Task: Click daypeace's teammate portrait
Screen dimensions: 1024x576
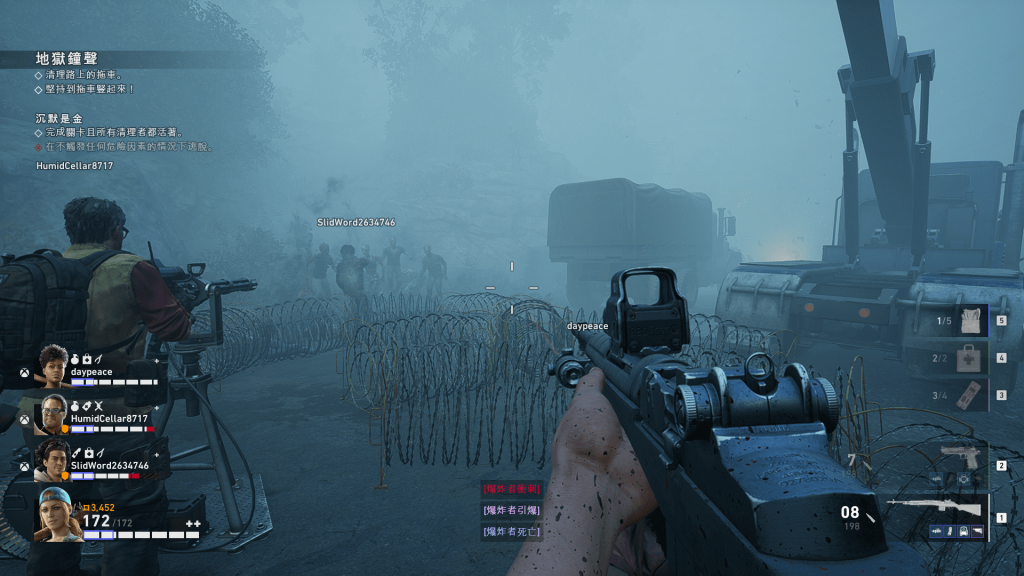Action: tap(52, 366)
